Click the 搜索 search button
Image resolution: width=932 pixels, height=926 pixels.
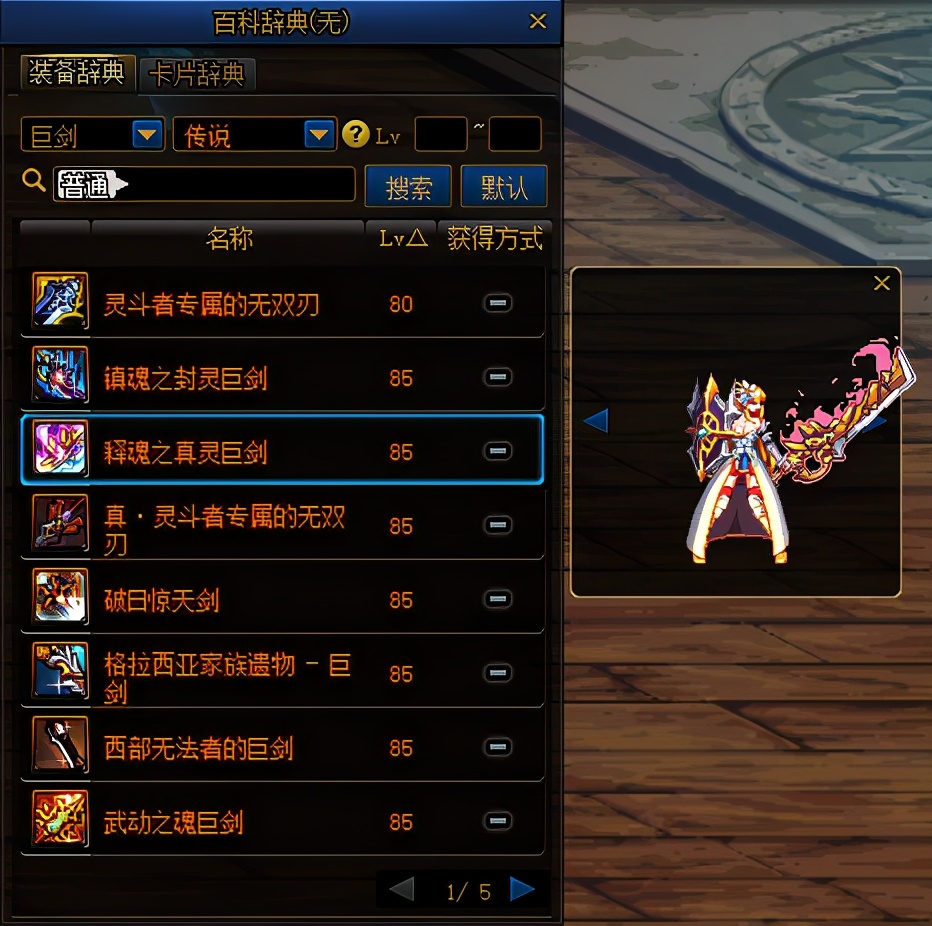coord(408,187)
